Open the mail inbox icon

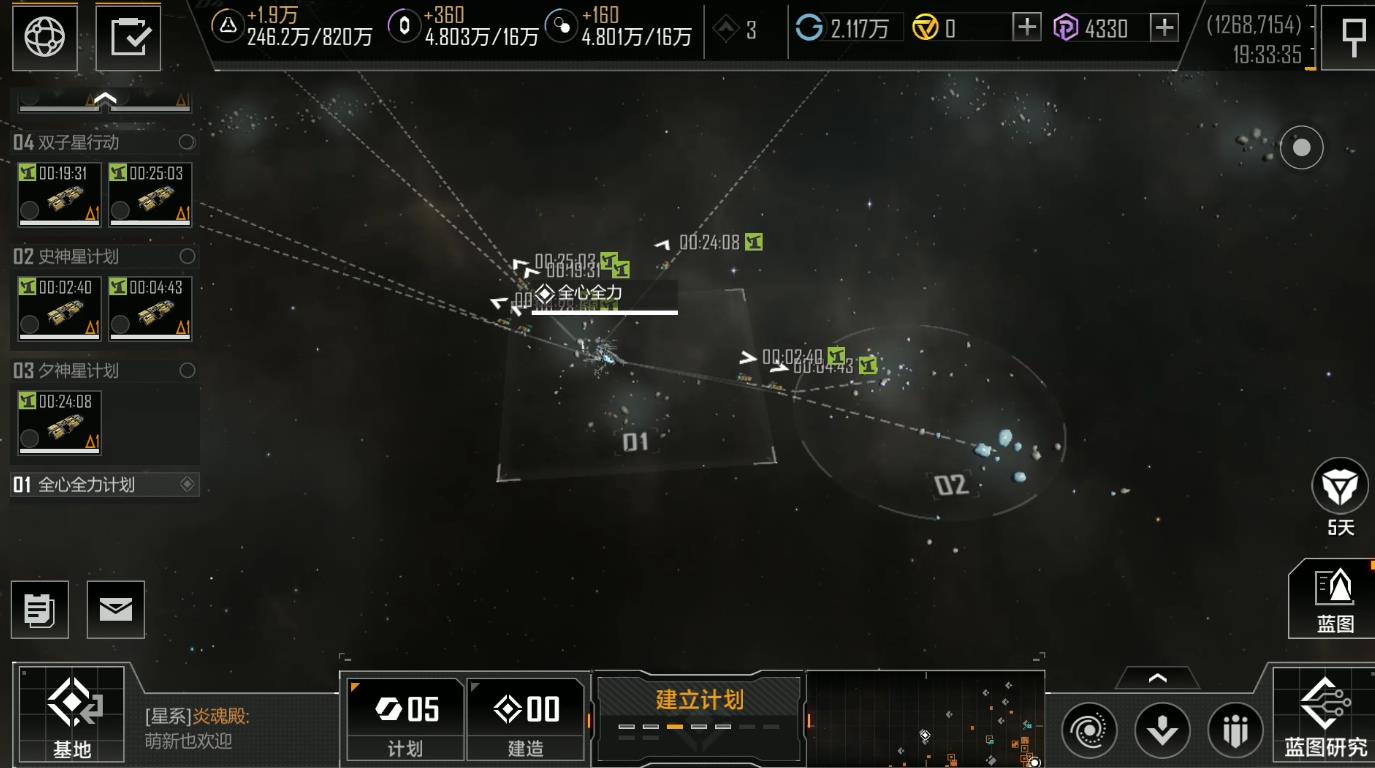[x=114, y=609]
